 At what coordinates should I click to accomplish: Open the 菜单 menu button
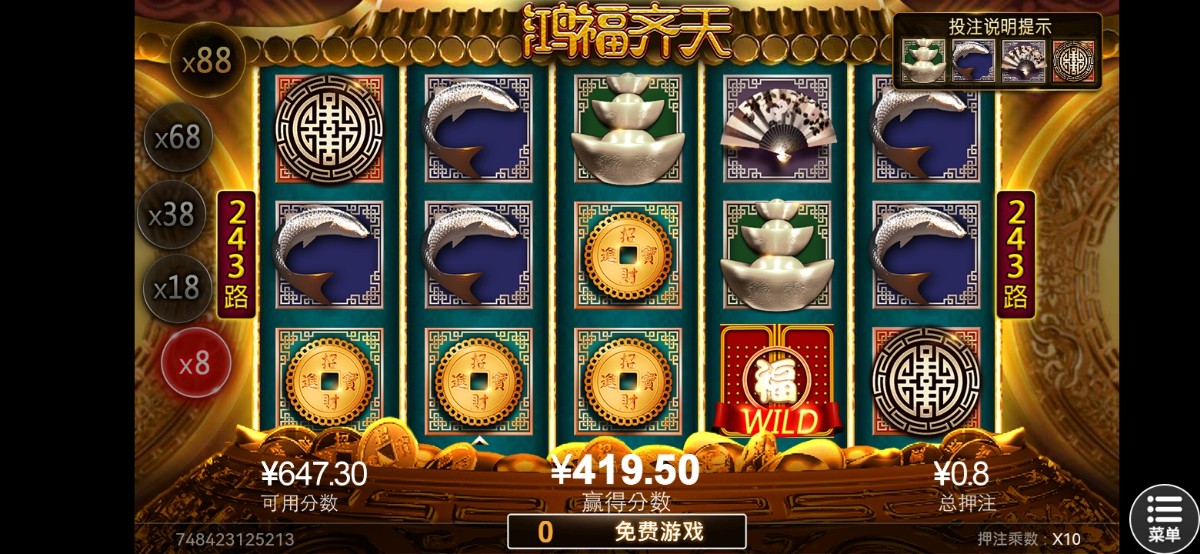coord(1164,519)
